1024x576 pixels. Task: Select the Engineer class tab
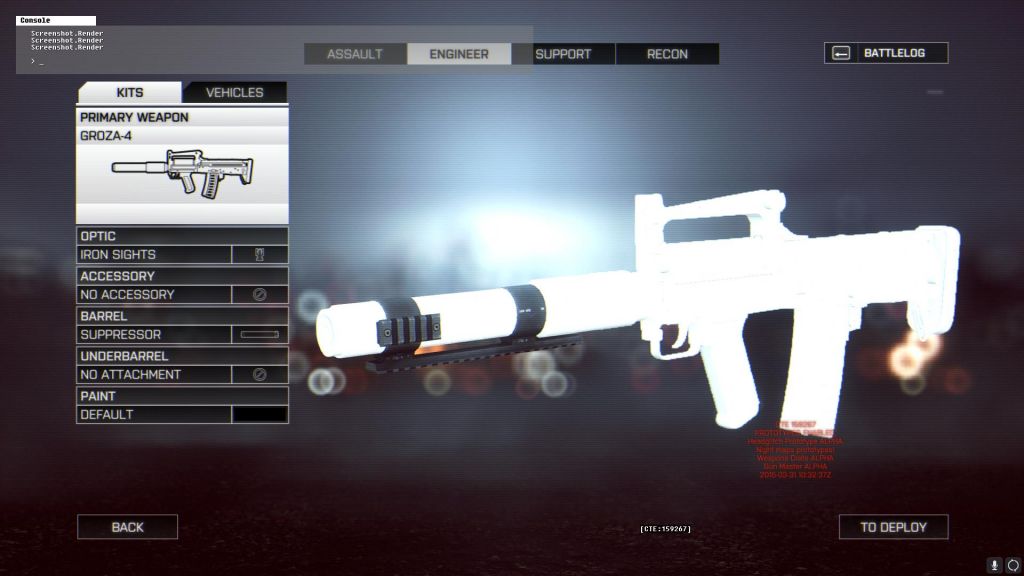[459, 54]
